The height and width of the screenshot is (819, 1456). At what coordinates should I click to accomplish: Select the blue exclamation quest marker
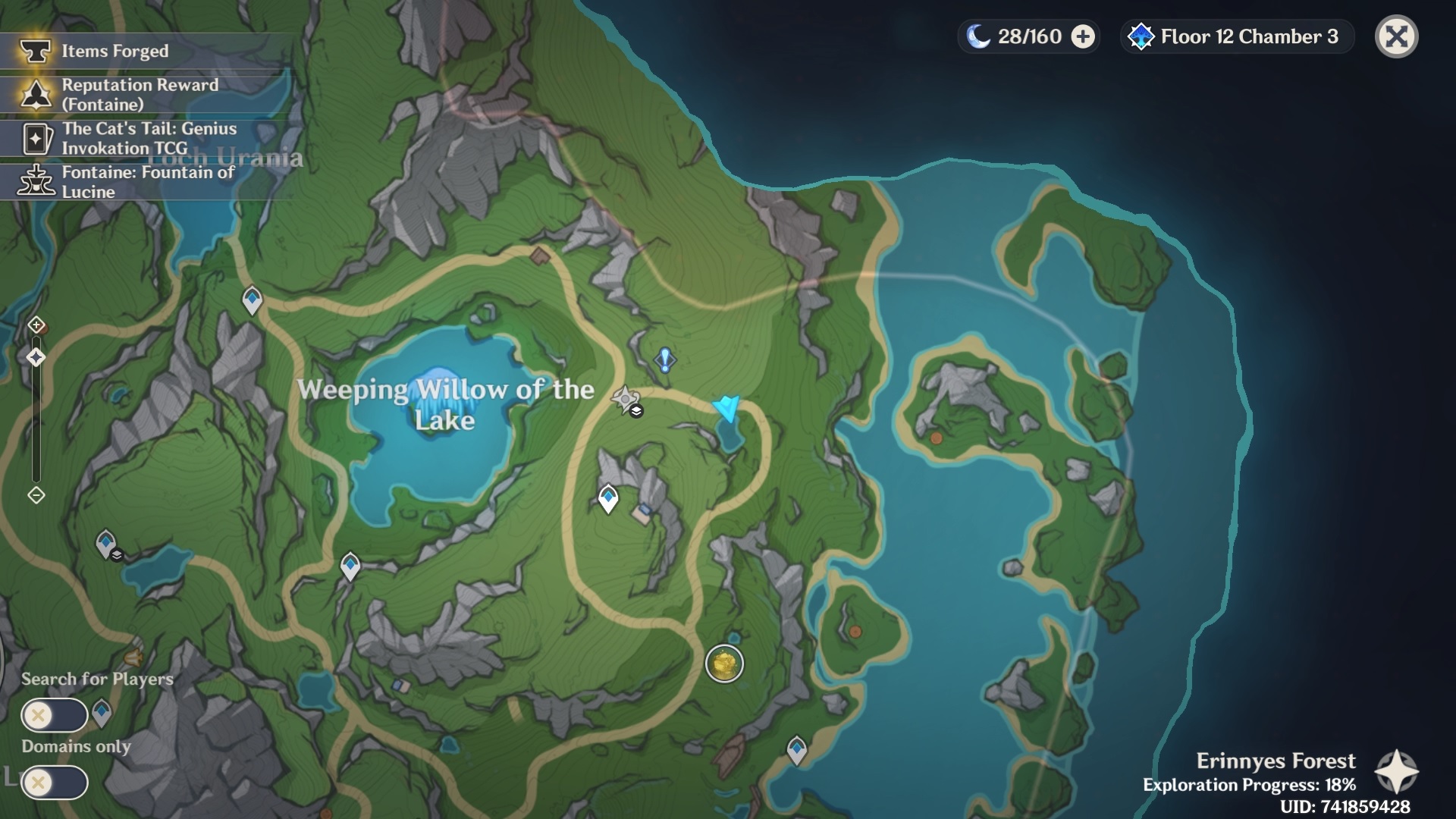[665, 359]
